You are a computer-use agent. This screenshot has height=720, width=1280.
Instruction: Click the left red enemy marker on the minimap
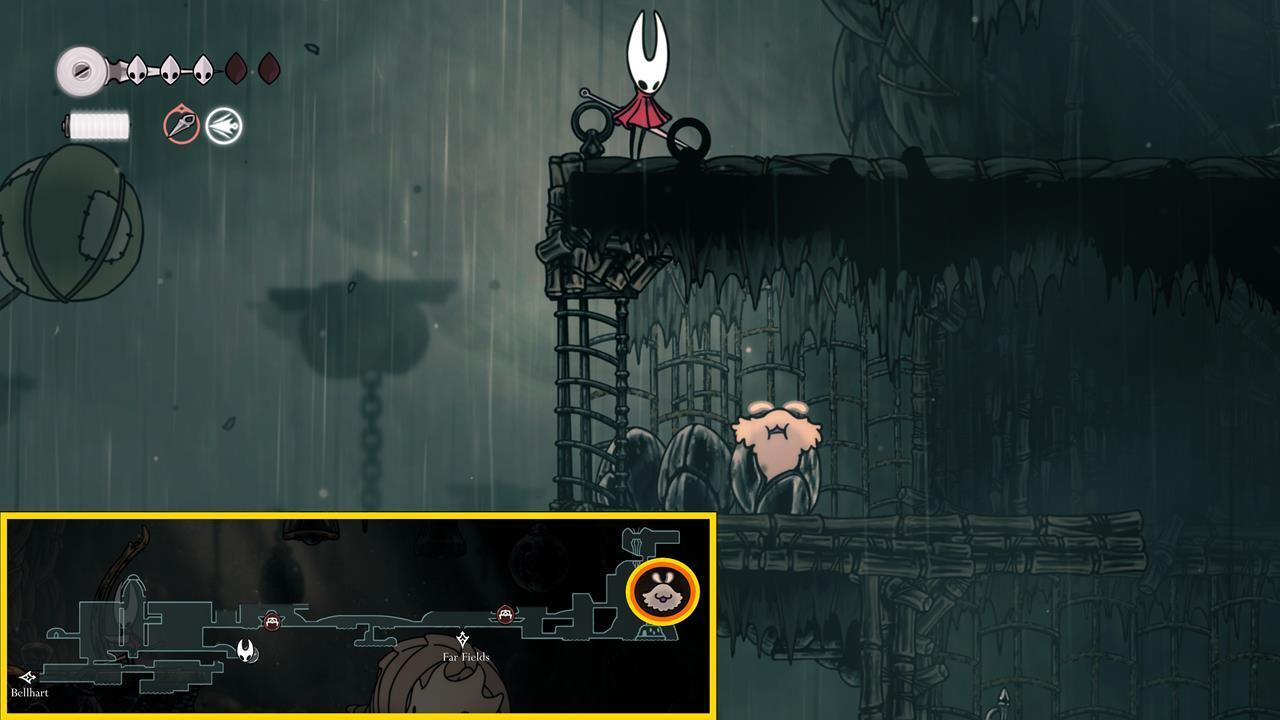pos(271,620)
